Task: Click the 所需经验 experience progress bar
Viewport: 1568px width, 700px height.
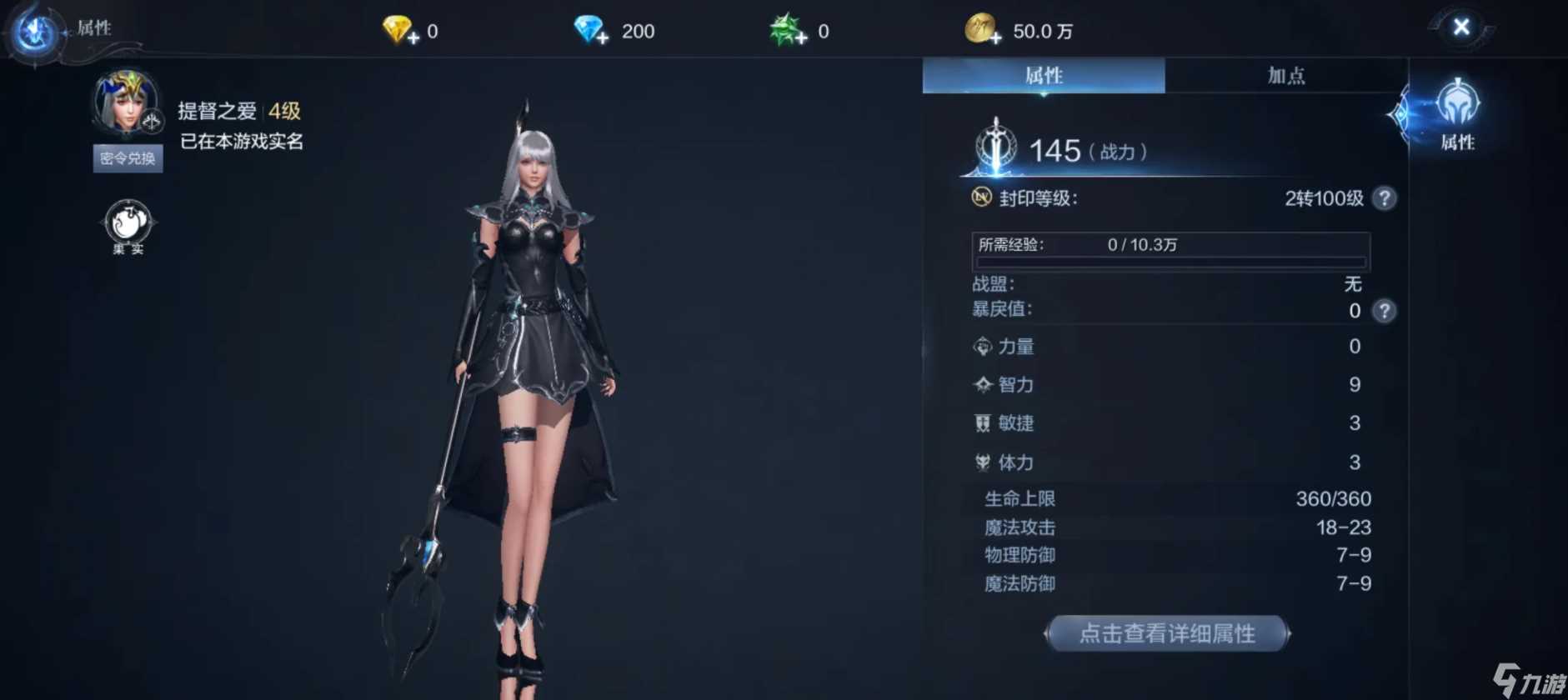Action: [x=1171, y=248]
